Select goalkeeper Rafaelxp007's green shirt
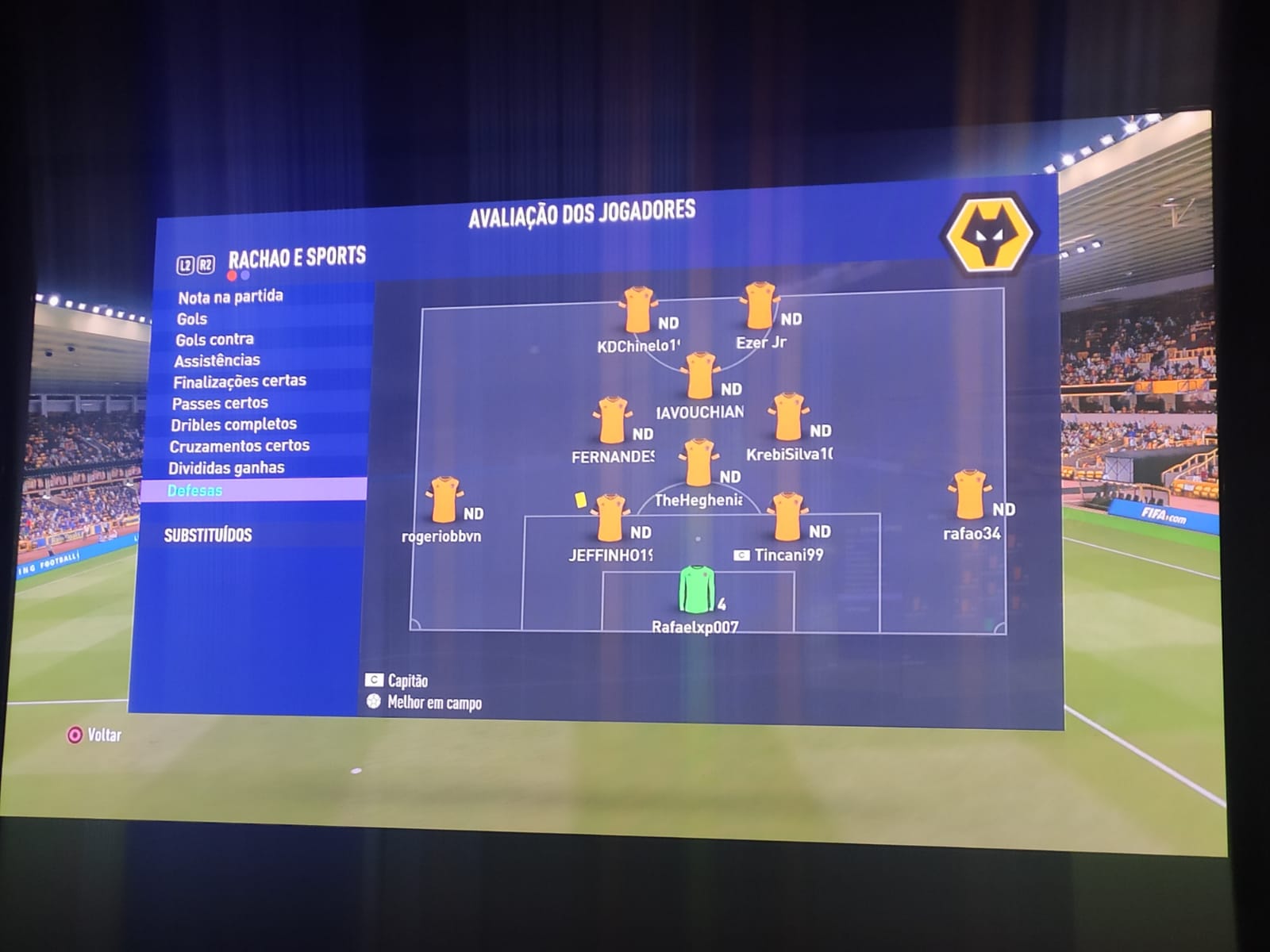 coord(696,589)
